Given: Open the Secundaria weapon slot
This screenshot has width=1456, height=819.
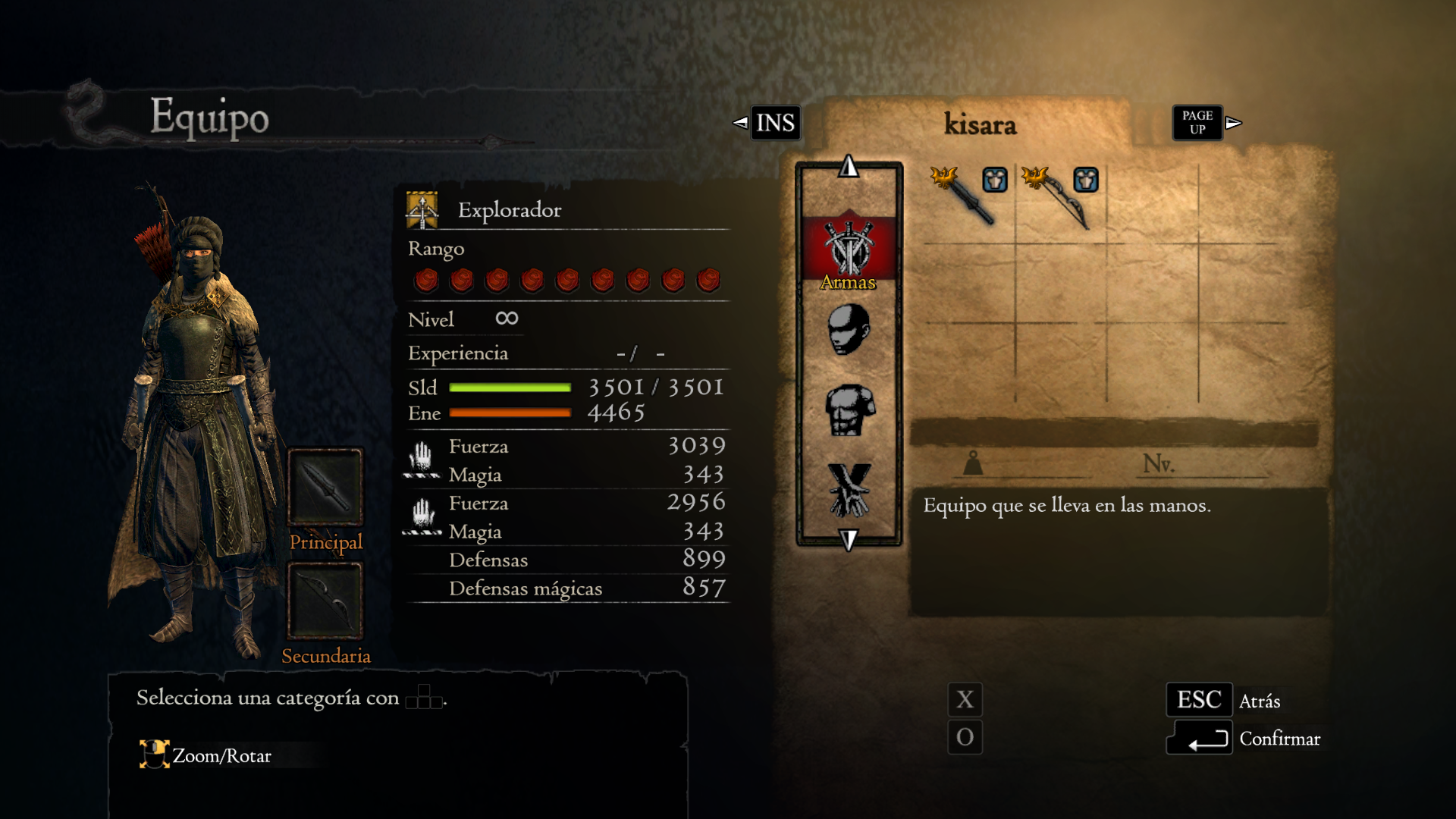Looking at the screenshot, I should (x=325, y=601).
